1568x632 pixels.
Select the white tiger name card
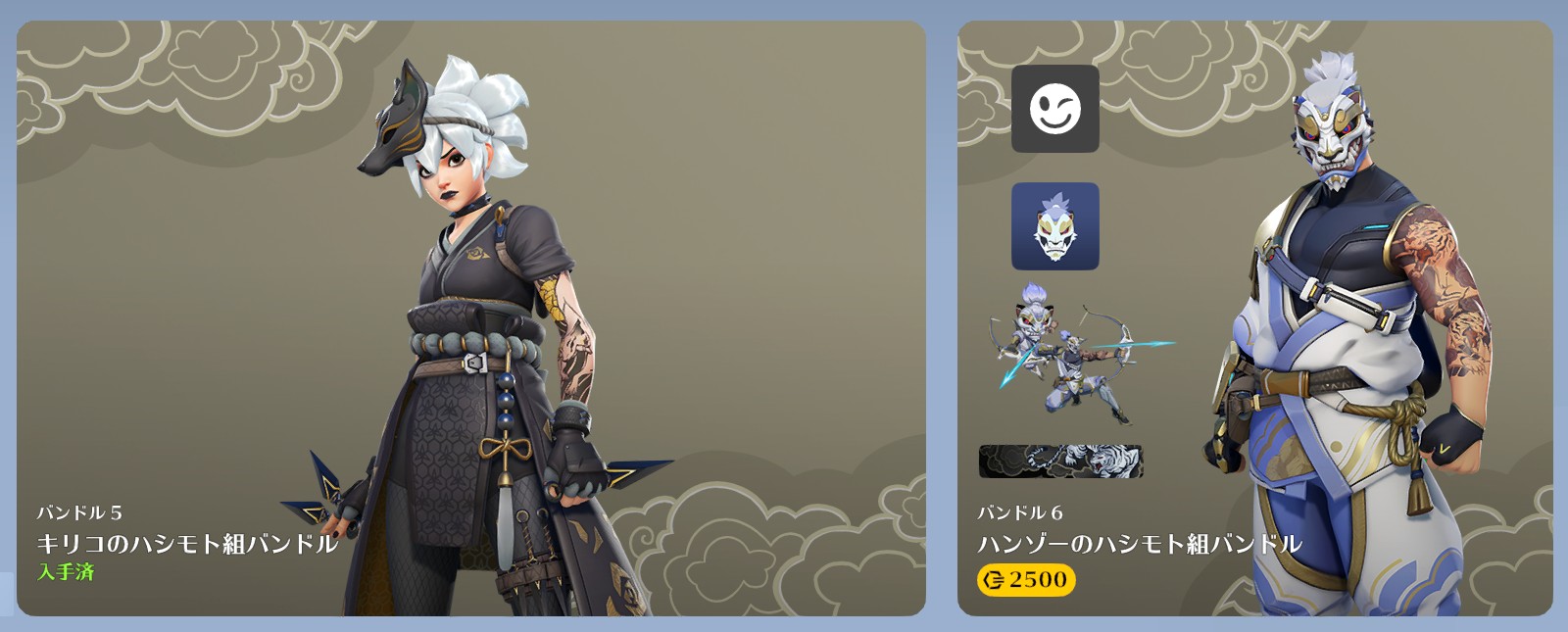[x=1060, y=461]
